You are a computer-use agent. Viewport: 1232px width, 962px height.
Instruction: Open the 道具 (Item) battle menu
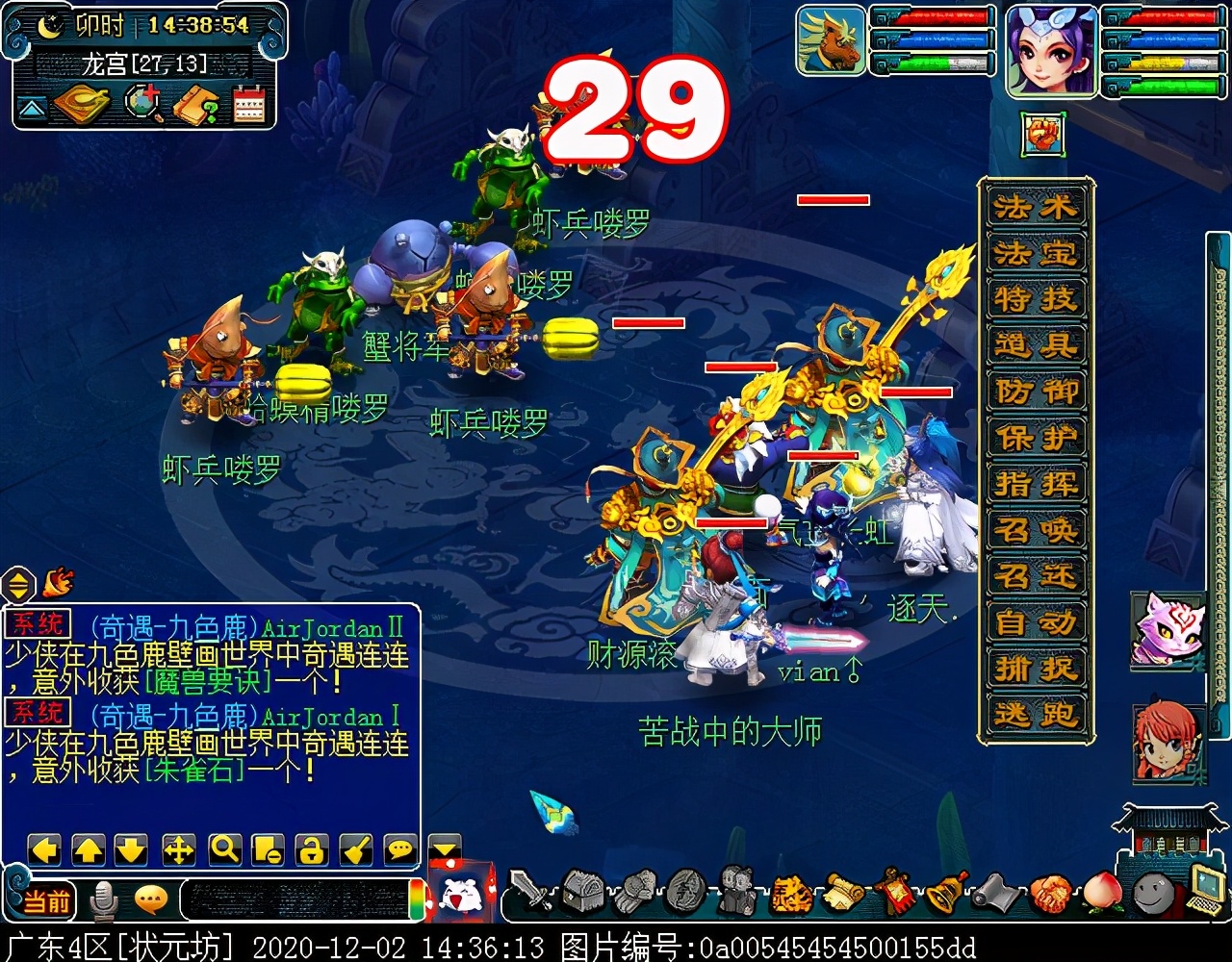click(x=1036, y=345)
